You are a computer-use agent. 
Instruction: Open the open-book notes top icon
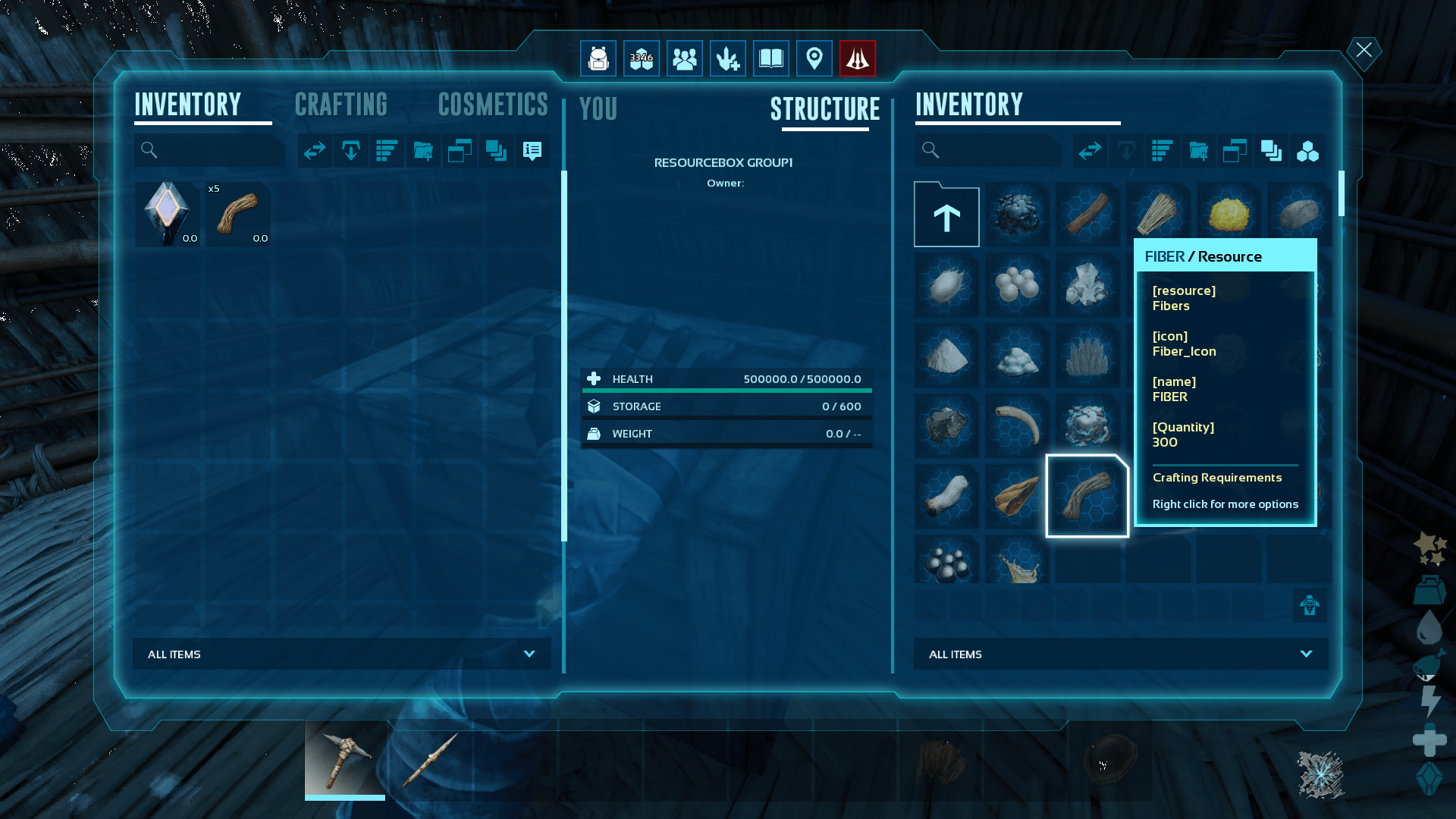coord(770,58)
